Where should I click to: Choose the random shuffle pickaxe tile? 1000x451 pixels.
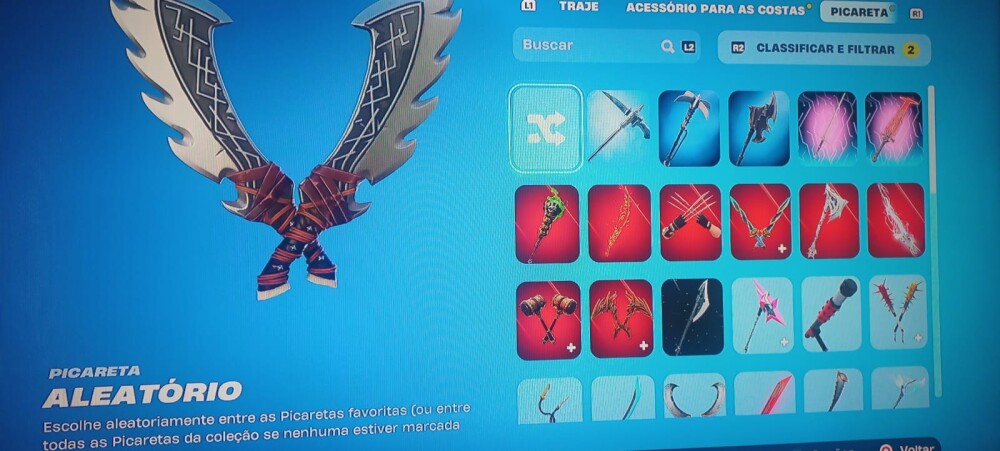pos(546,128)
